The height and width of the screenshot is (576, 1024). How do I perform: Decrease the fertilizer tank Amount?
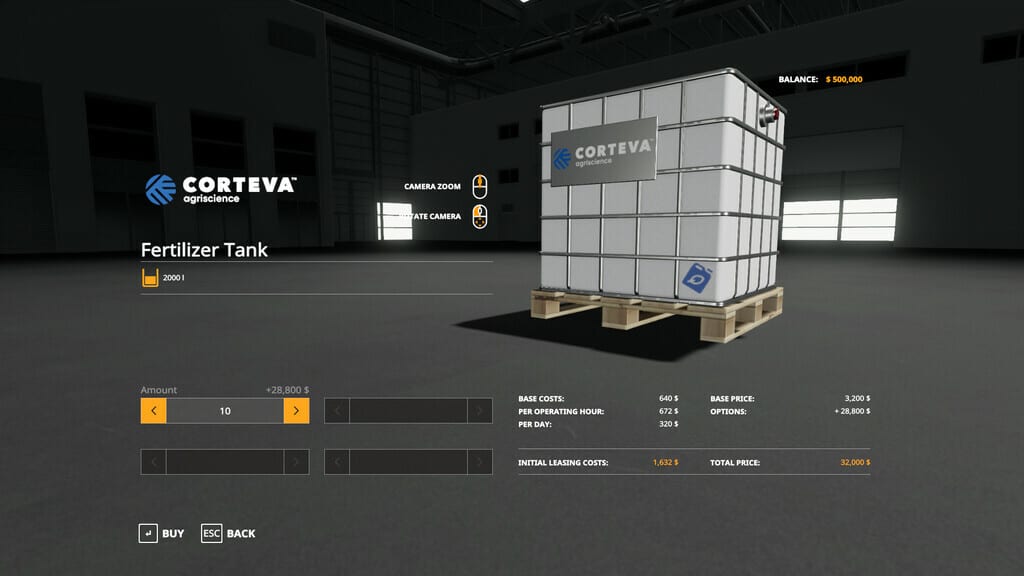coord(153,411)
